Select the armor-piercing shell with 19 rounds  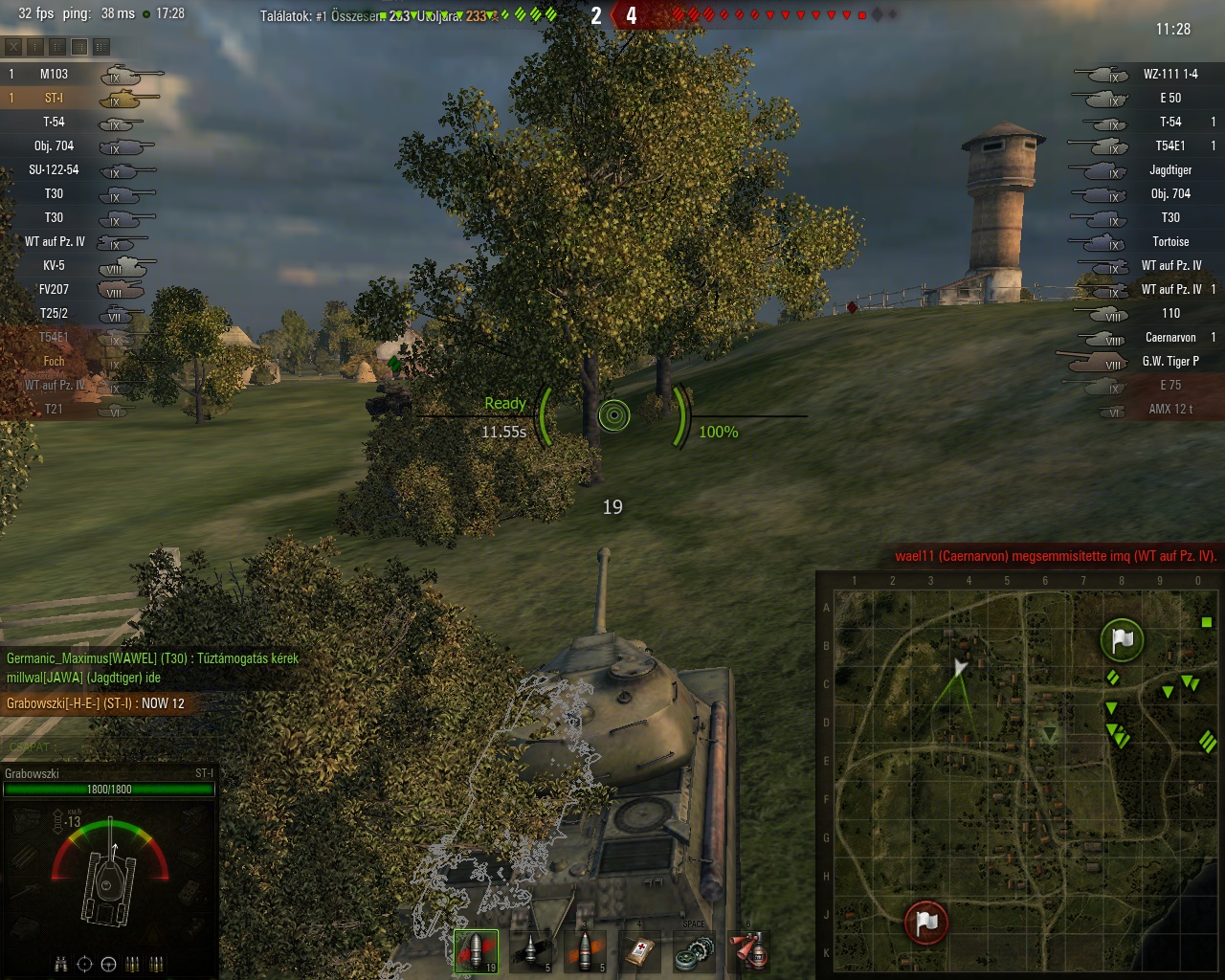tap(476, 950)
